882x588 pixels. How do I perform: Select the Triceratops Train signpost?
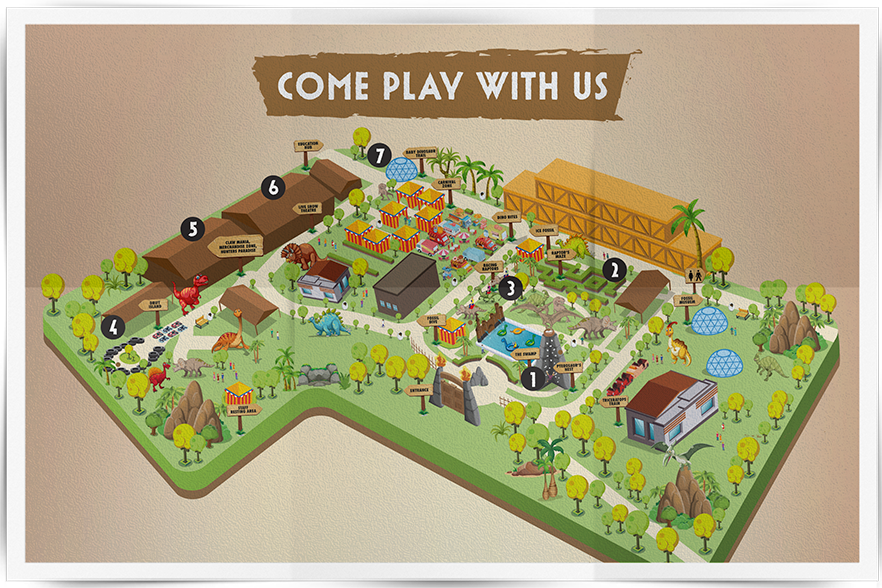(x=614, y=400)
